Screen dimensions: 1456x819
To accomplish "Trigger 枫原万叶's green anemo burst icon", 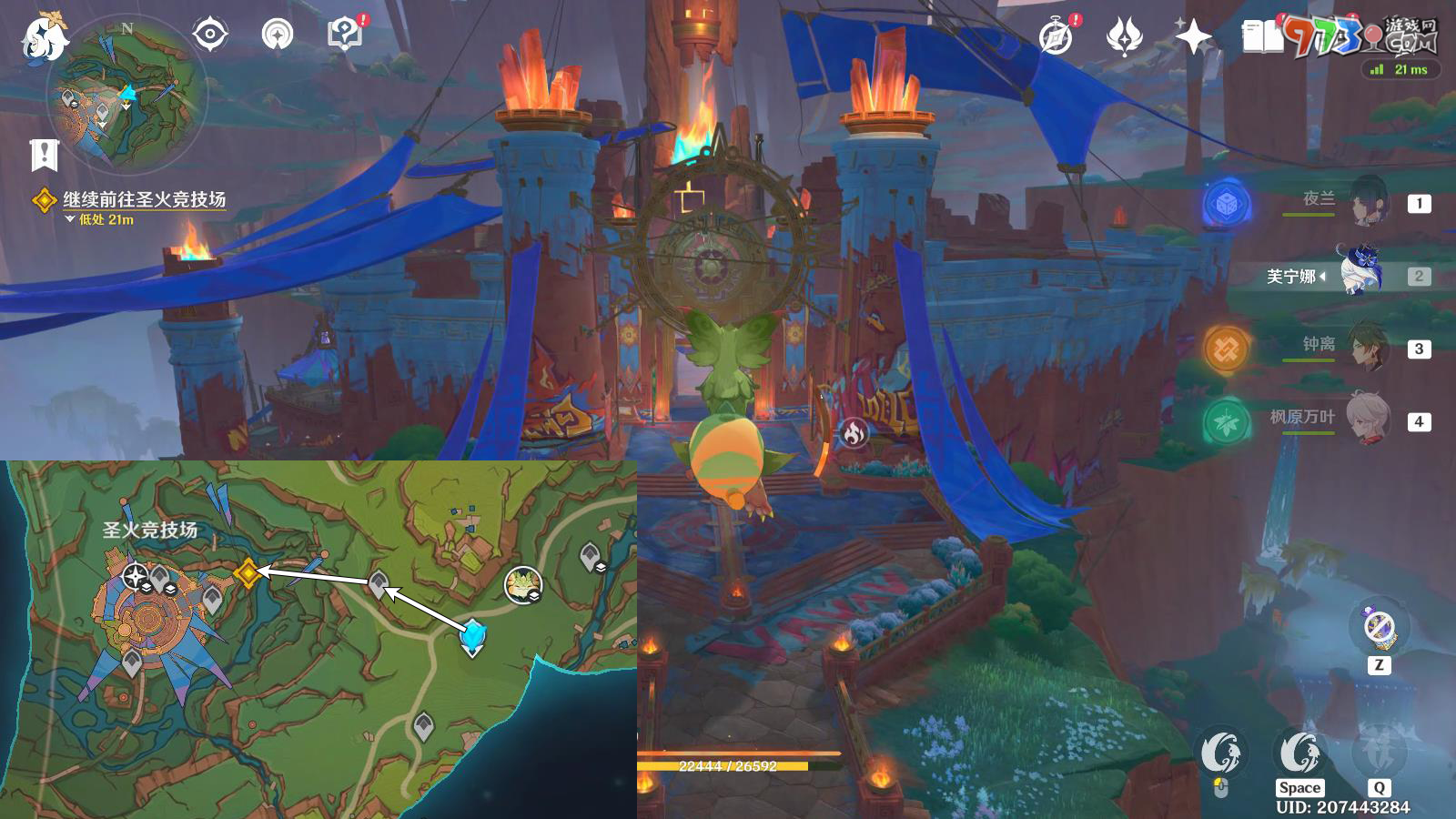I will tap(1226, 421).
